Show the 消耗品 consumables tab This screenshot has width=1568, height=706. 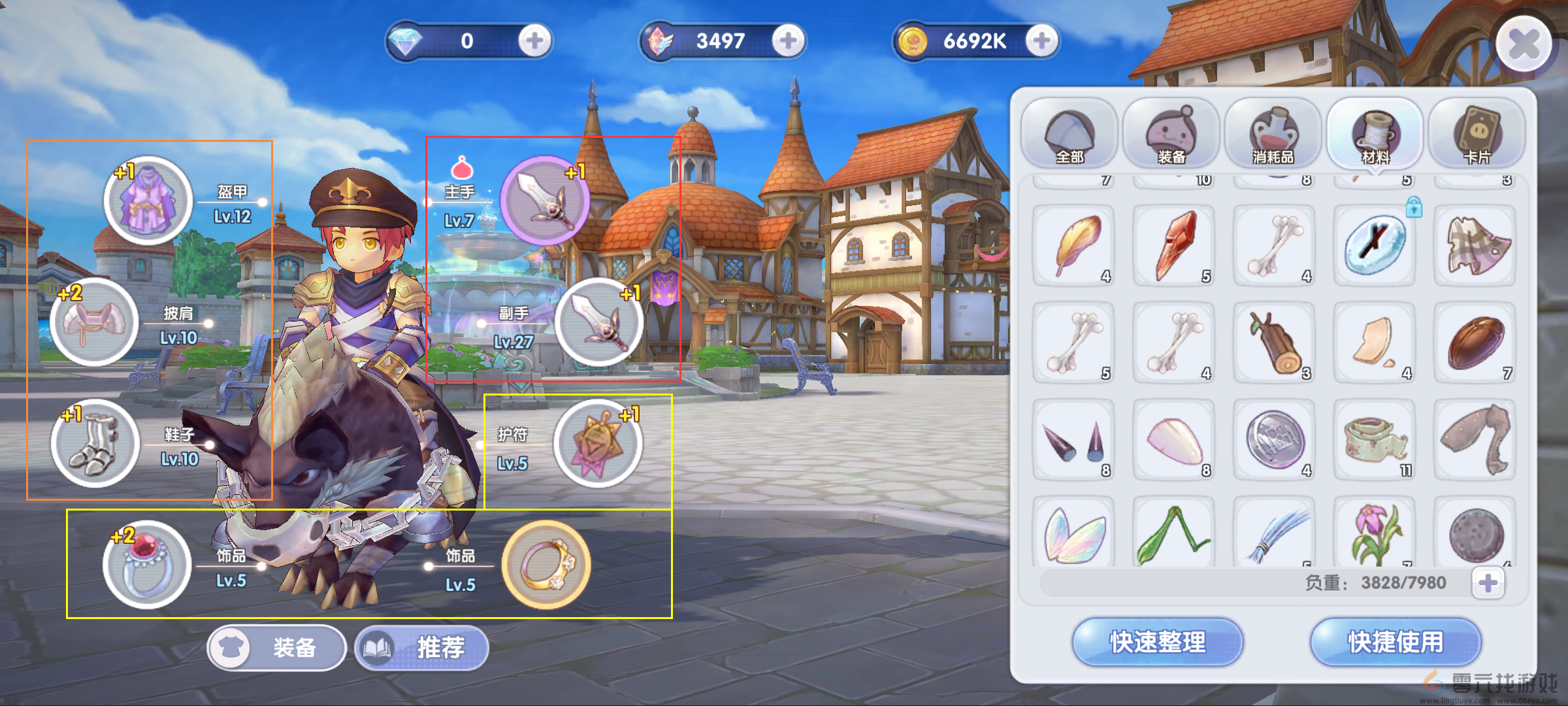tap(1273, 134)
